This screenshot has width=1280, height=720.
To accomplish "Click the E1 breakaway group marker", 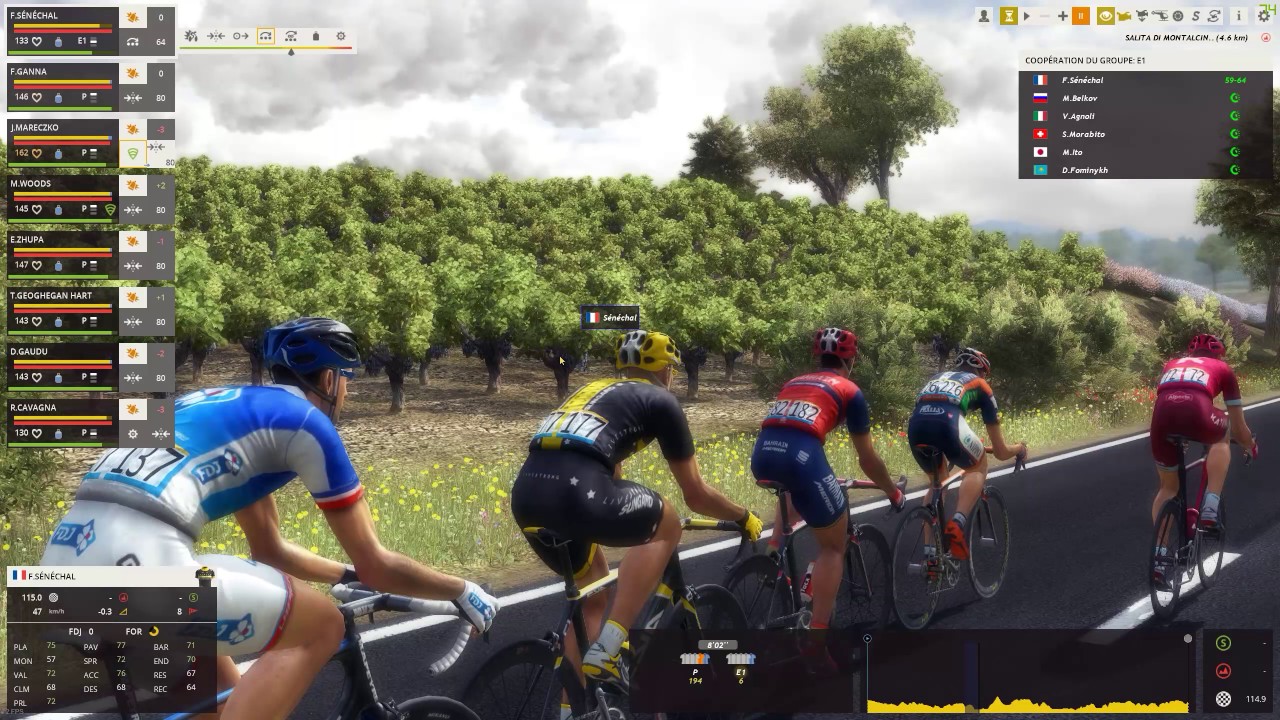I will [740, 660].
